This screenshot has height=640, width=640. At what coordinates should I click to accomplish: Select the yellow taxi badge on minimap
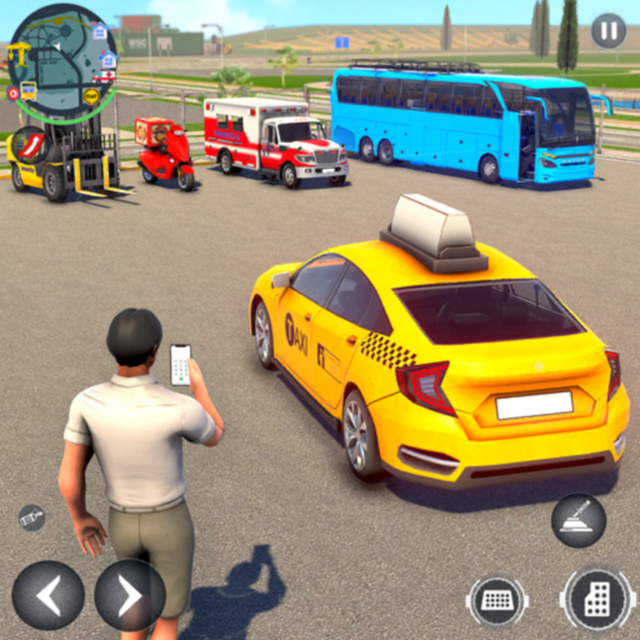click(x=91, y=97)
